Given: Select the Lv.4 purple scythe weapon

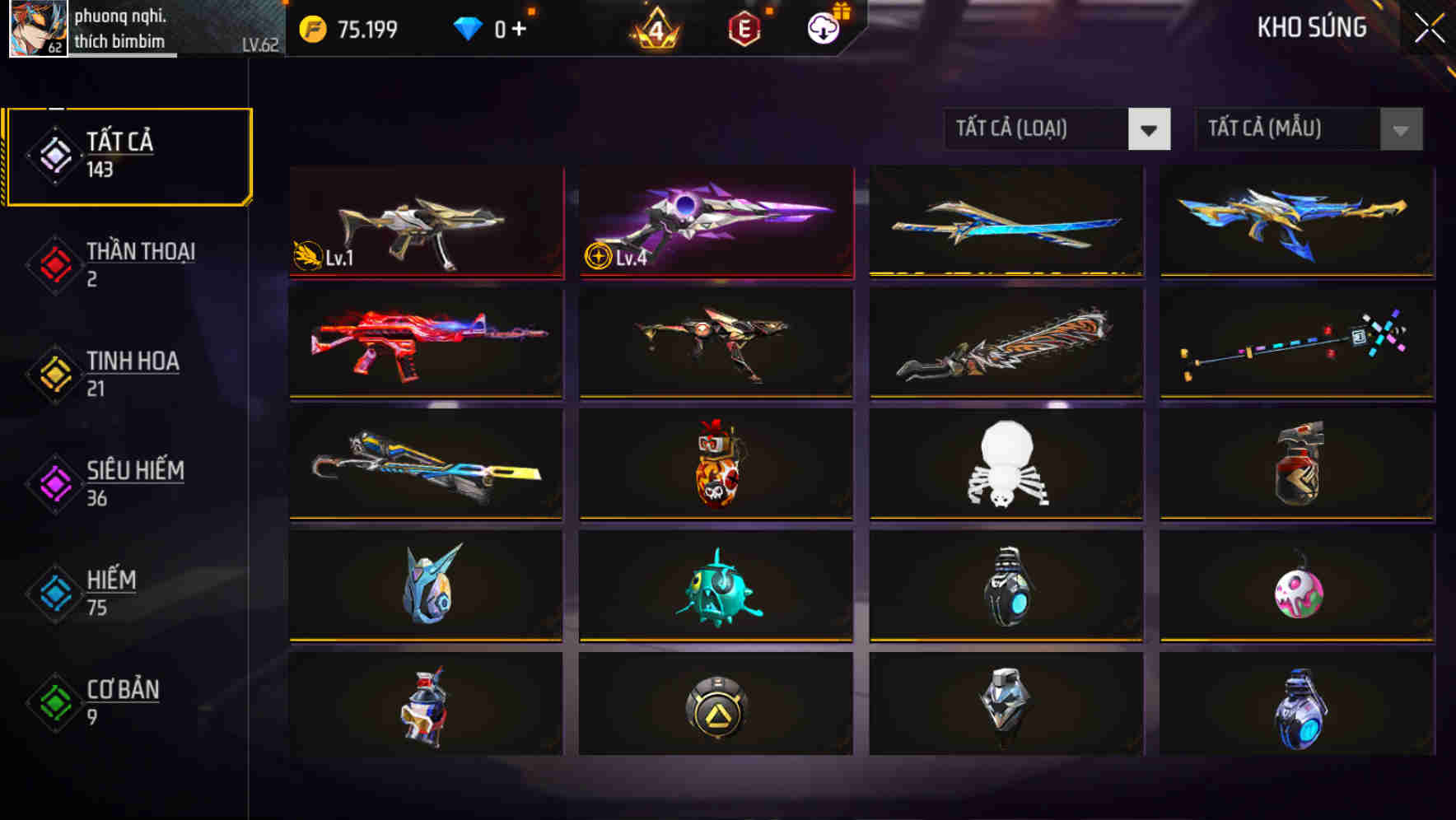Looking at the screenshot, I should [716, 222].
